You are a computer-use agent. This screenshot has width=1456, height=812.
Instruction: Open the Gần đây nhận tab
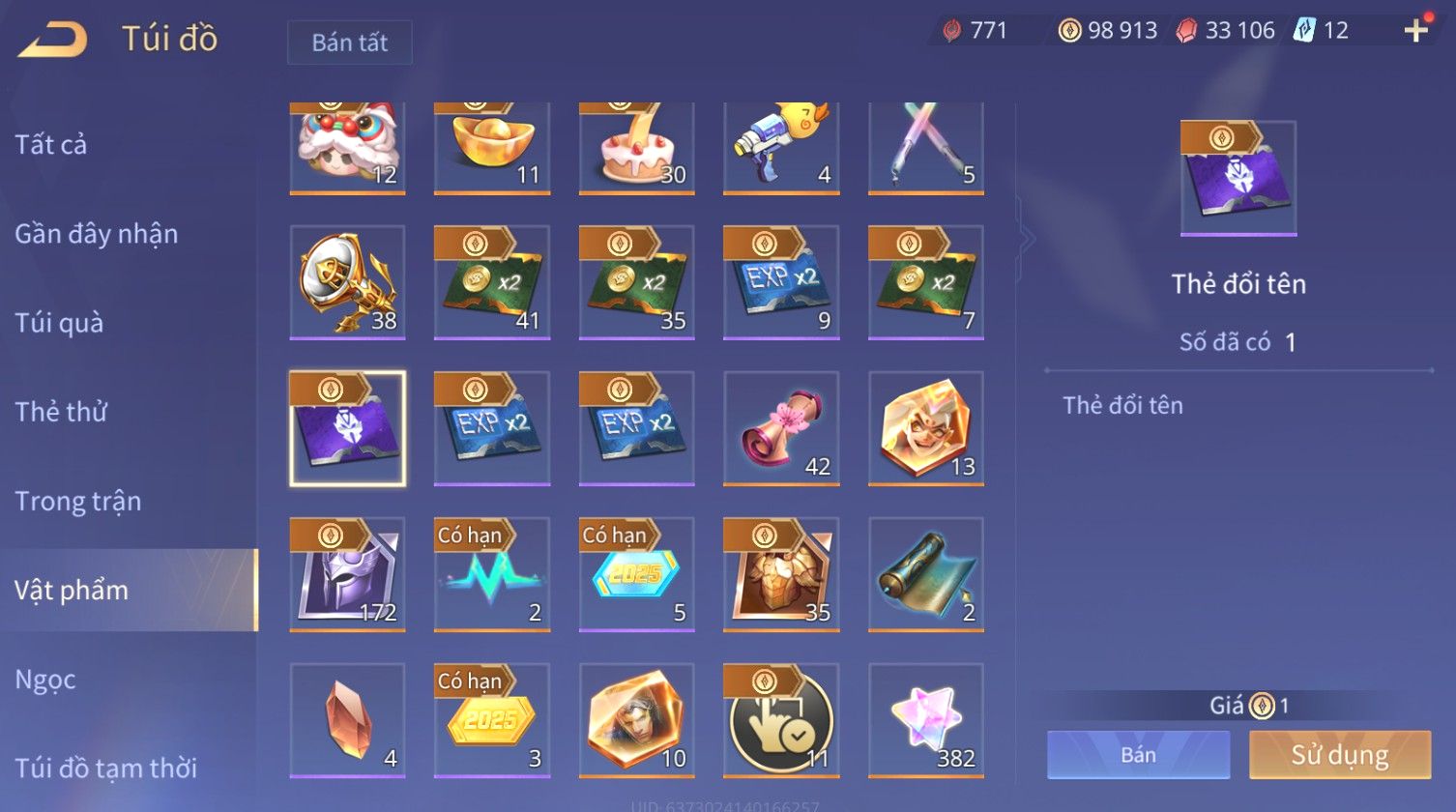(96, 234)
